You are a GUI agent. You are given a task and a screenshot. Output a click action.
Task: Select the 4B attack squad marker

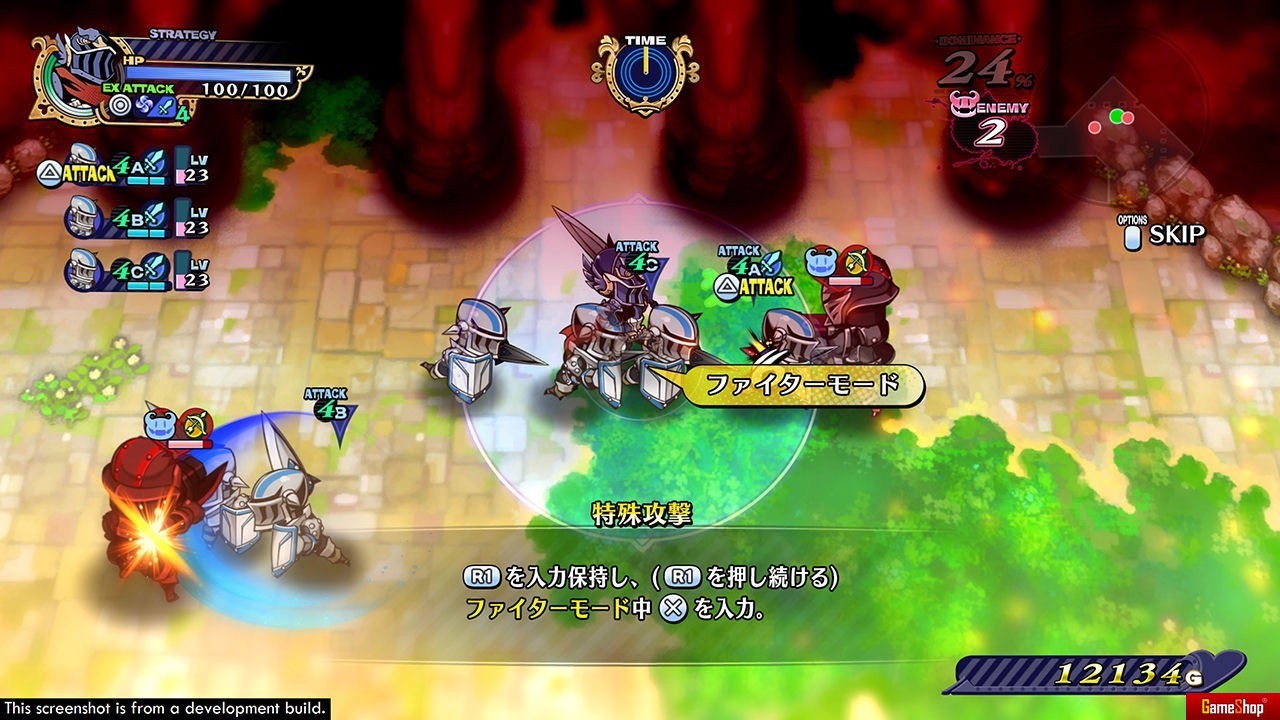pyautogui.click(x=330, y=412)
